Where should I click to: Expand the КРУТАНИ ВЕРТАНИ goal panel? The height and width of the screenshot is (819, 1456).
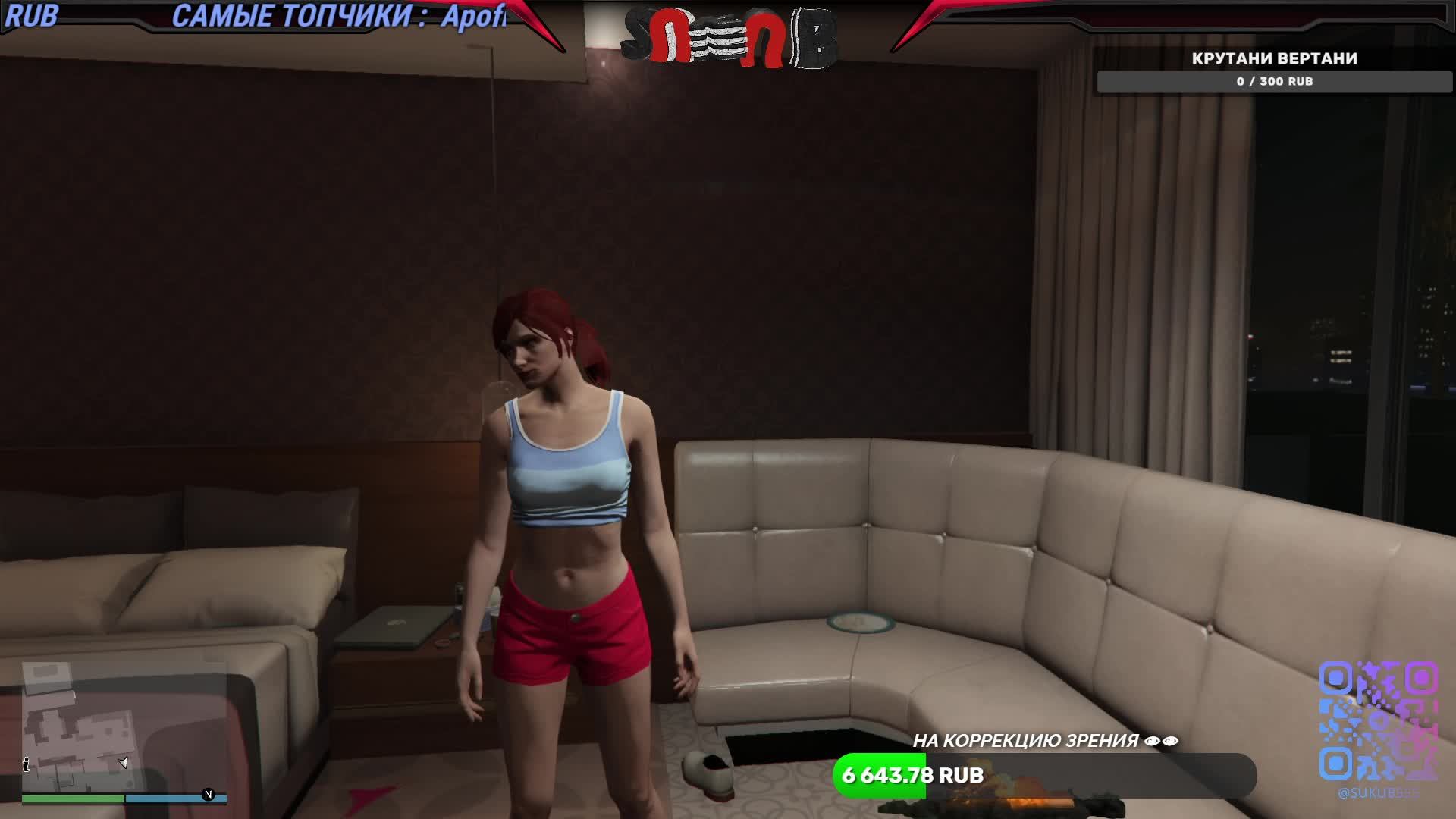tap(1274, 57)
